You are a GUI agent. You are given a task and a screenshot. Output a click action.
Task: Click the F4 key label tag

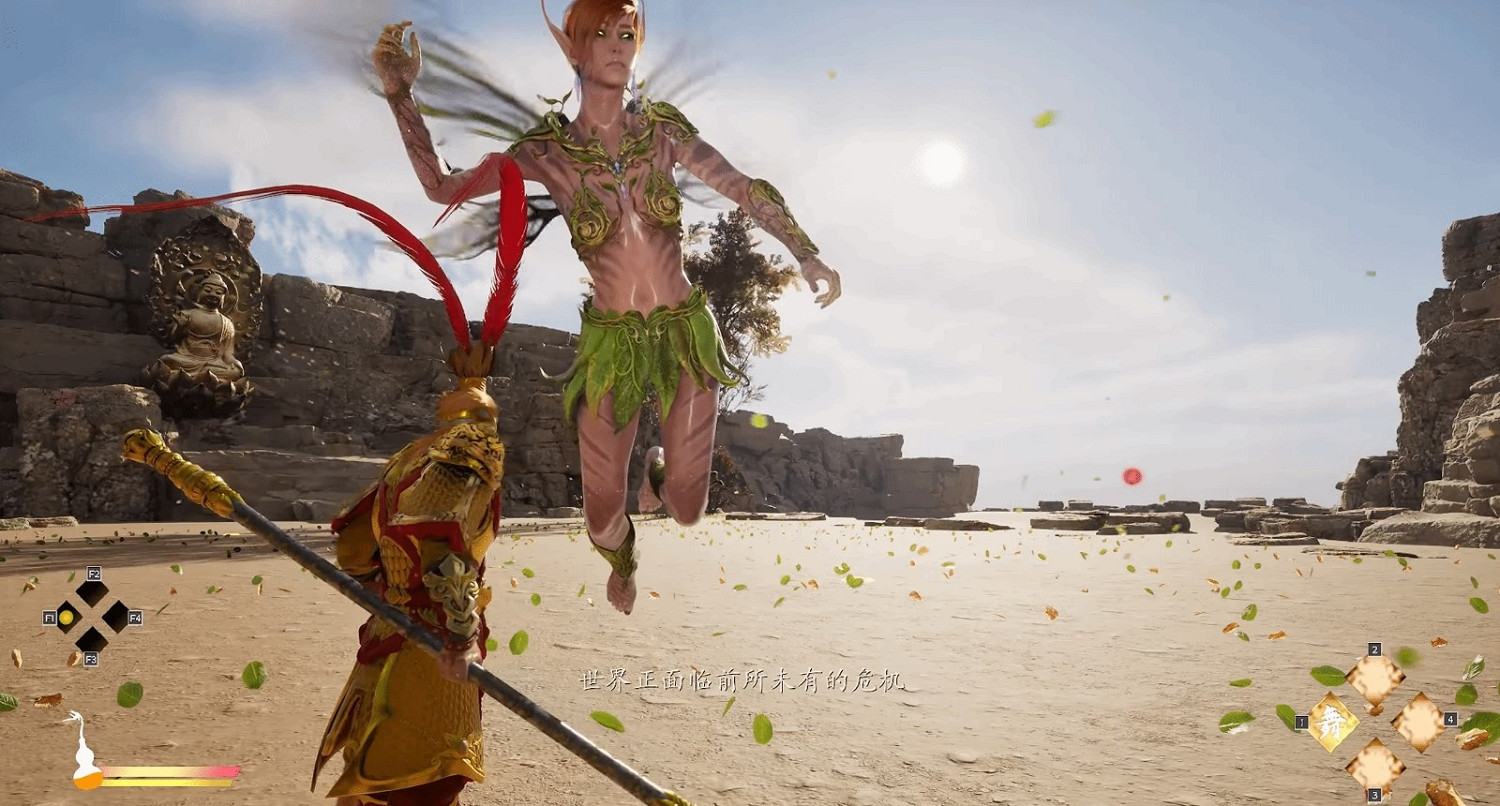pyautogui.click(x=137, y=618)
